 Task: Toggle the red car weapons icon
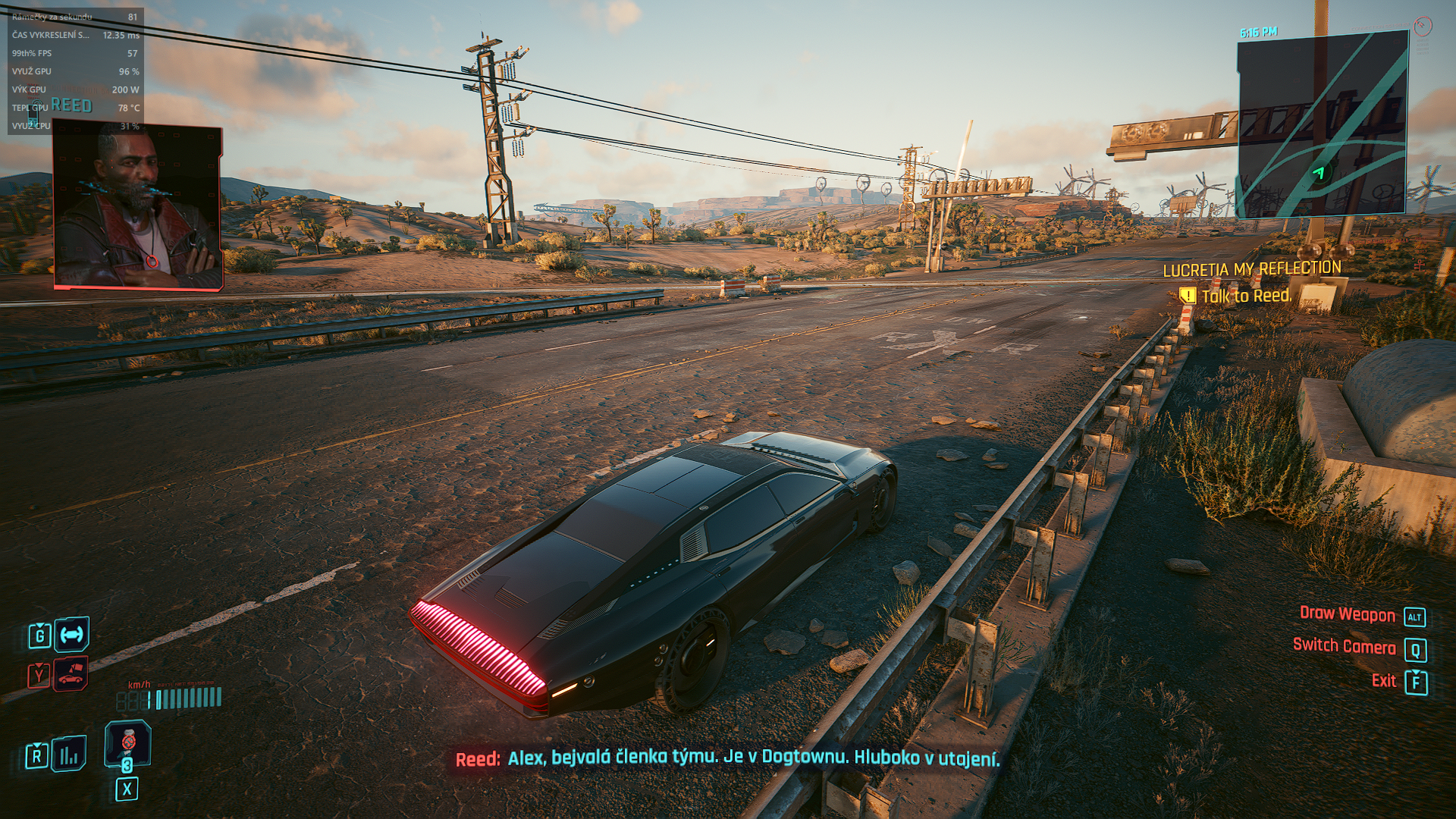[x=71, y=674]
